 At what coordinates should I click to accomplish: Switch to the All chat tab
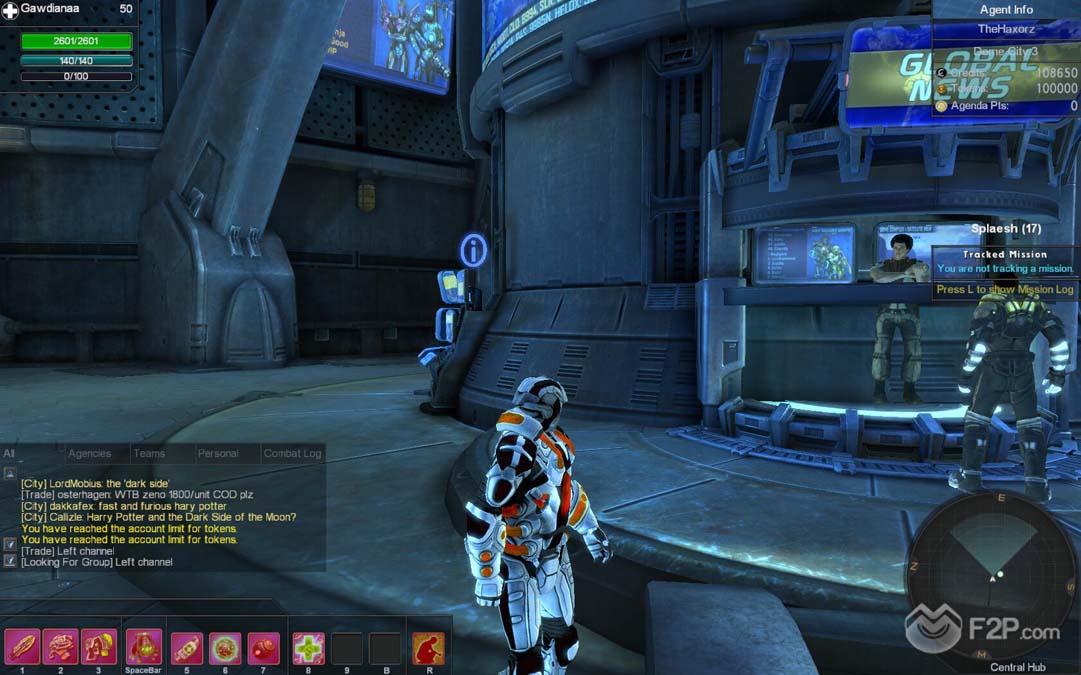tap(9, 454)
